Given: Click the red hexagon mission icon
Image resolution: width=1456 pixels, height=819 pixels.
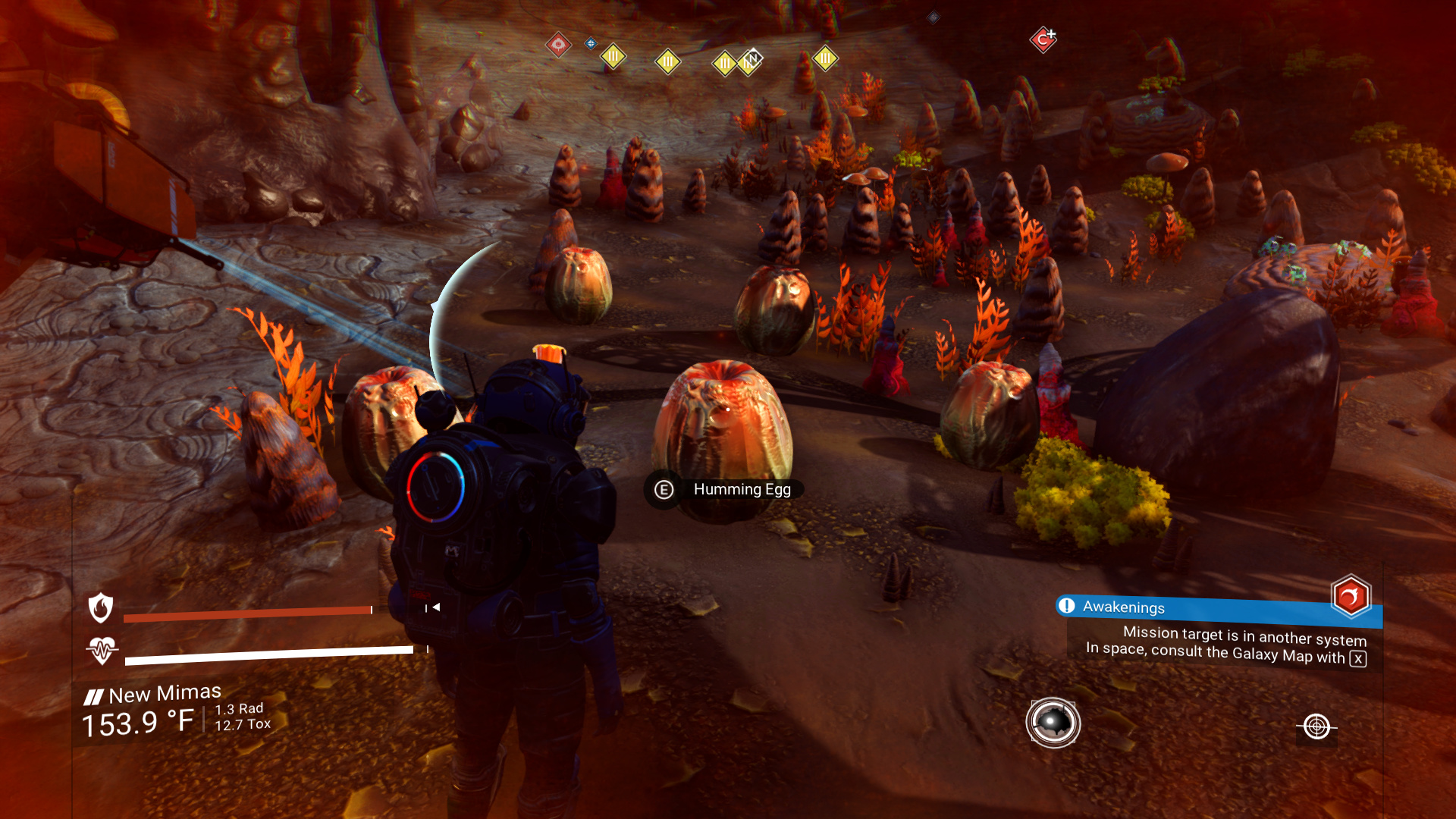Looking at the screenshot, I should point(1351,597).
